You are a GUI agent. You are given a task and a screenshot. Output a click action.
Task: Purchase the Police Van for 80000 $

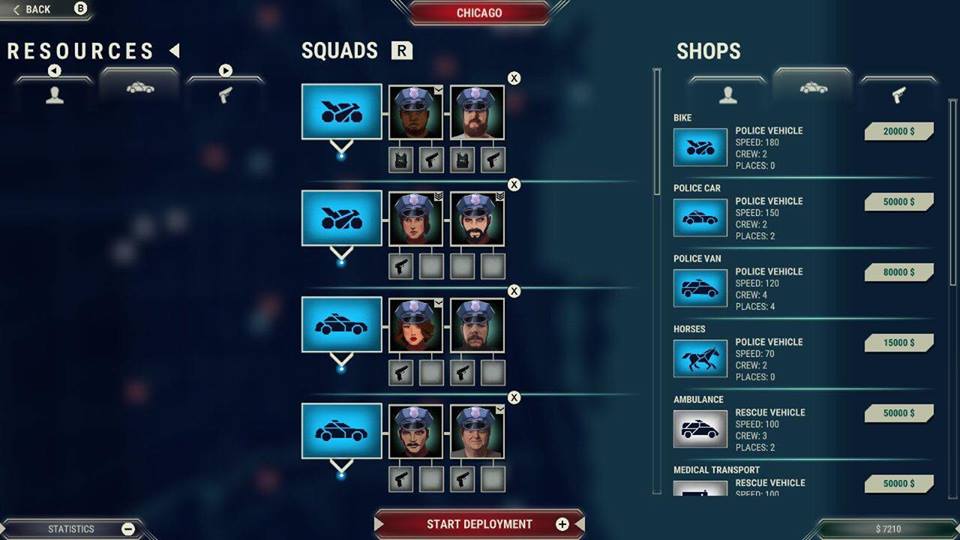click(x=898, y=272)
